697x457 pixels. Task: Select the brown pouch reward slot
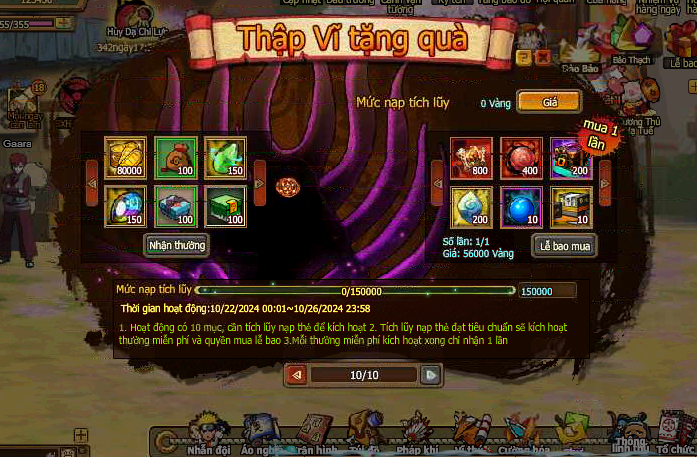coord(175,158)
